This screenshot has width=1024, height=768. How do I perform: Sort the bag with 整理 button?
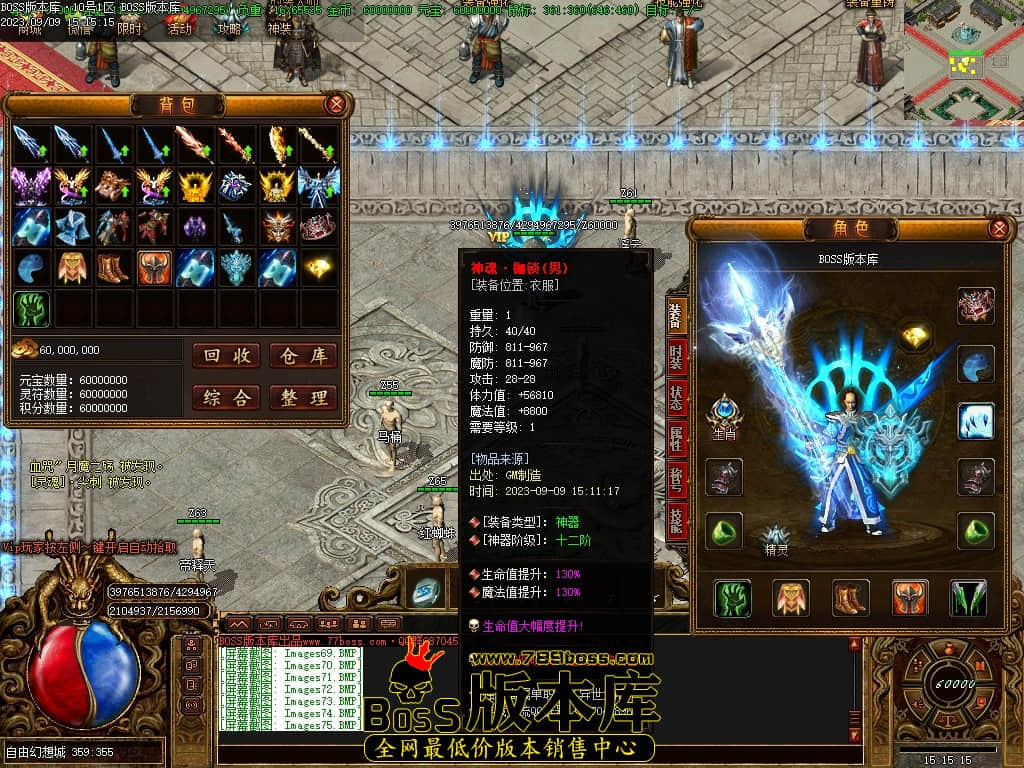pyautogui.click(x=303, y=397)
